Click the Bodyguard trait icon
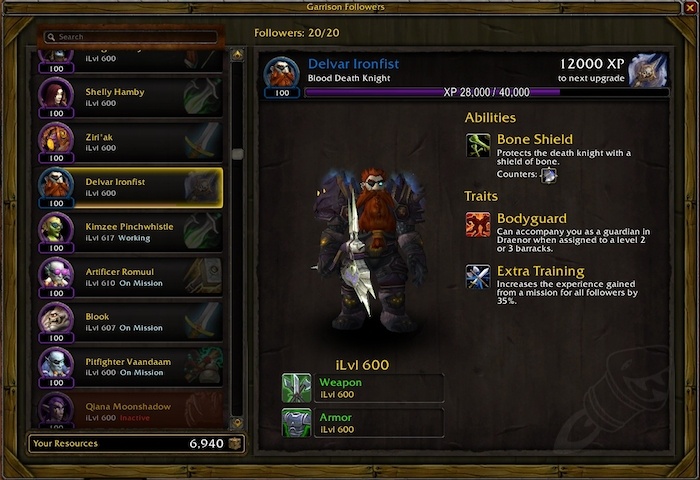Screen dimensions: 700x480 (x=478, y=224)
